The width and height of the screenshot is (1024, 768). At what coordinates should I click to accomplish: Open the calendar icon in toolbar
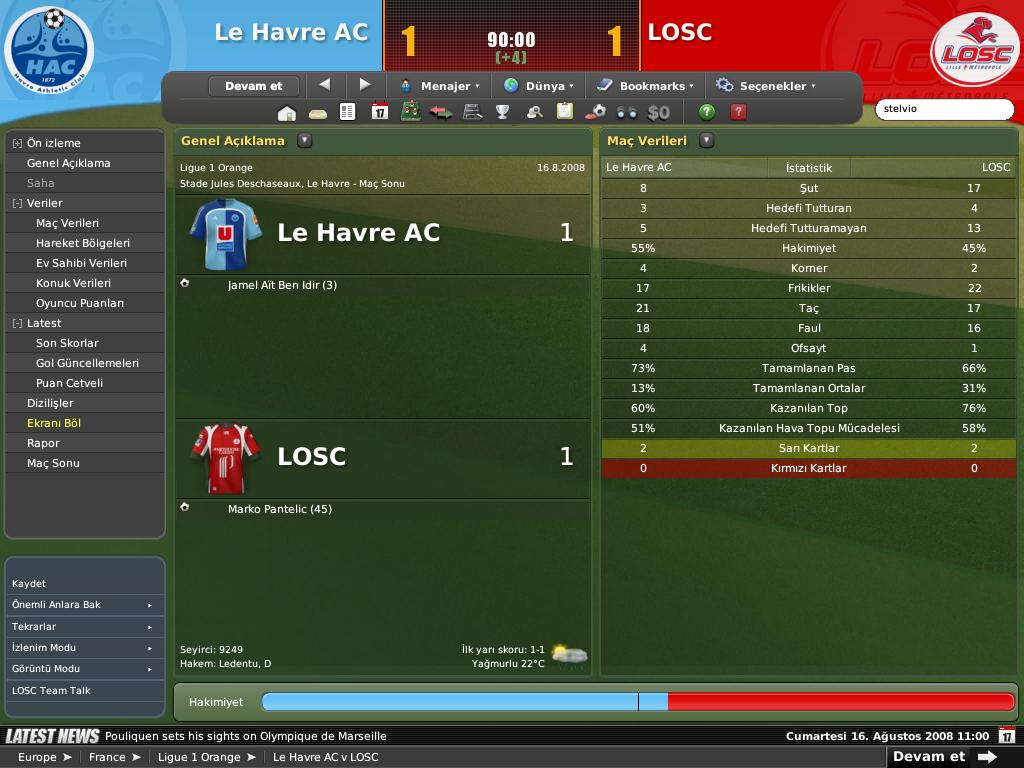tap(379, 112)
